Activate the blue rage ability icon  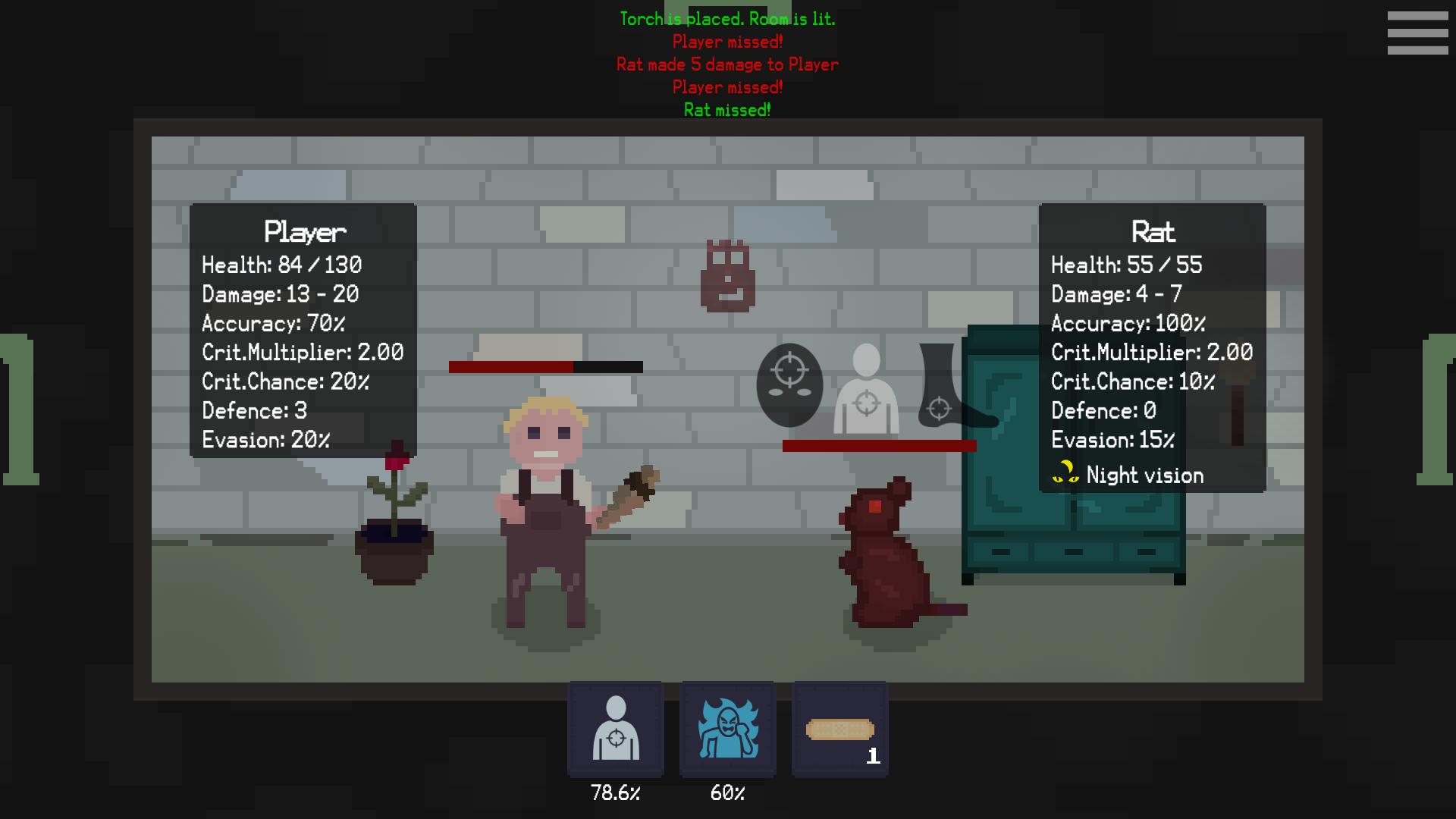click(727, 730)
